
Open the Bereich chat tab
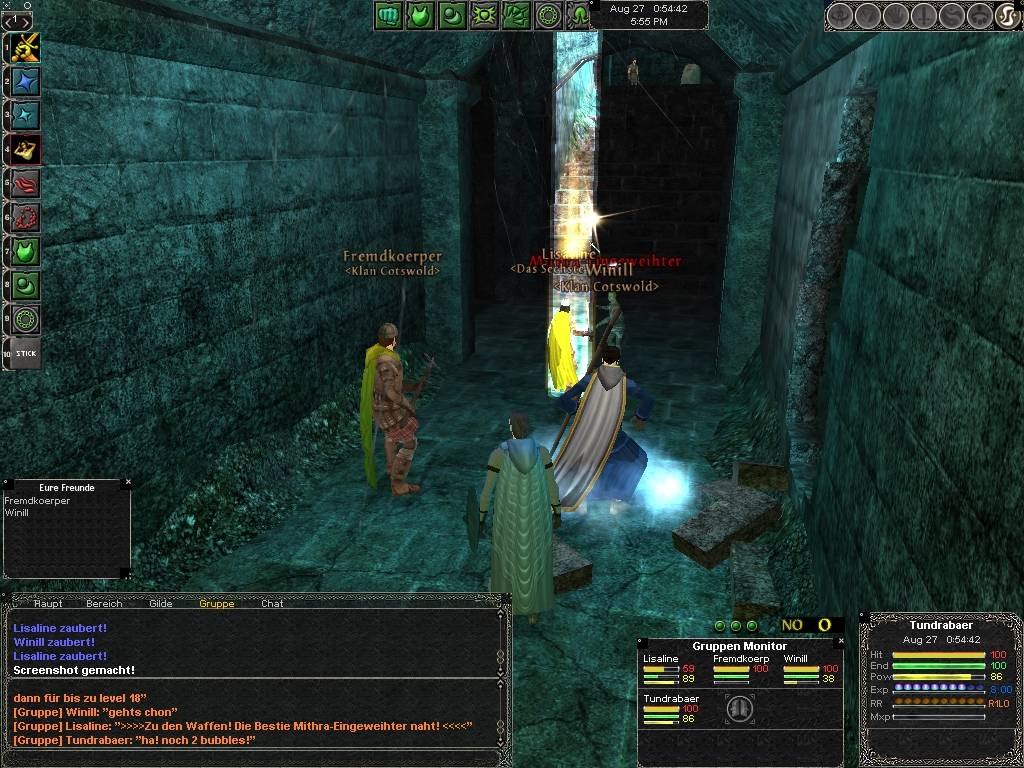[104, 603]
